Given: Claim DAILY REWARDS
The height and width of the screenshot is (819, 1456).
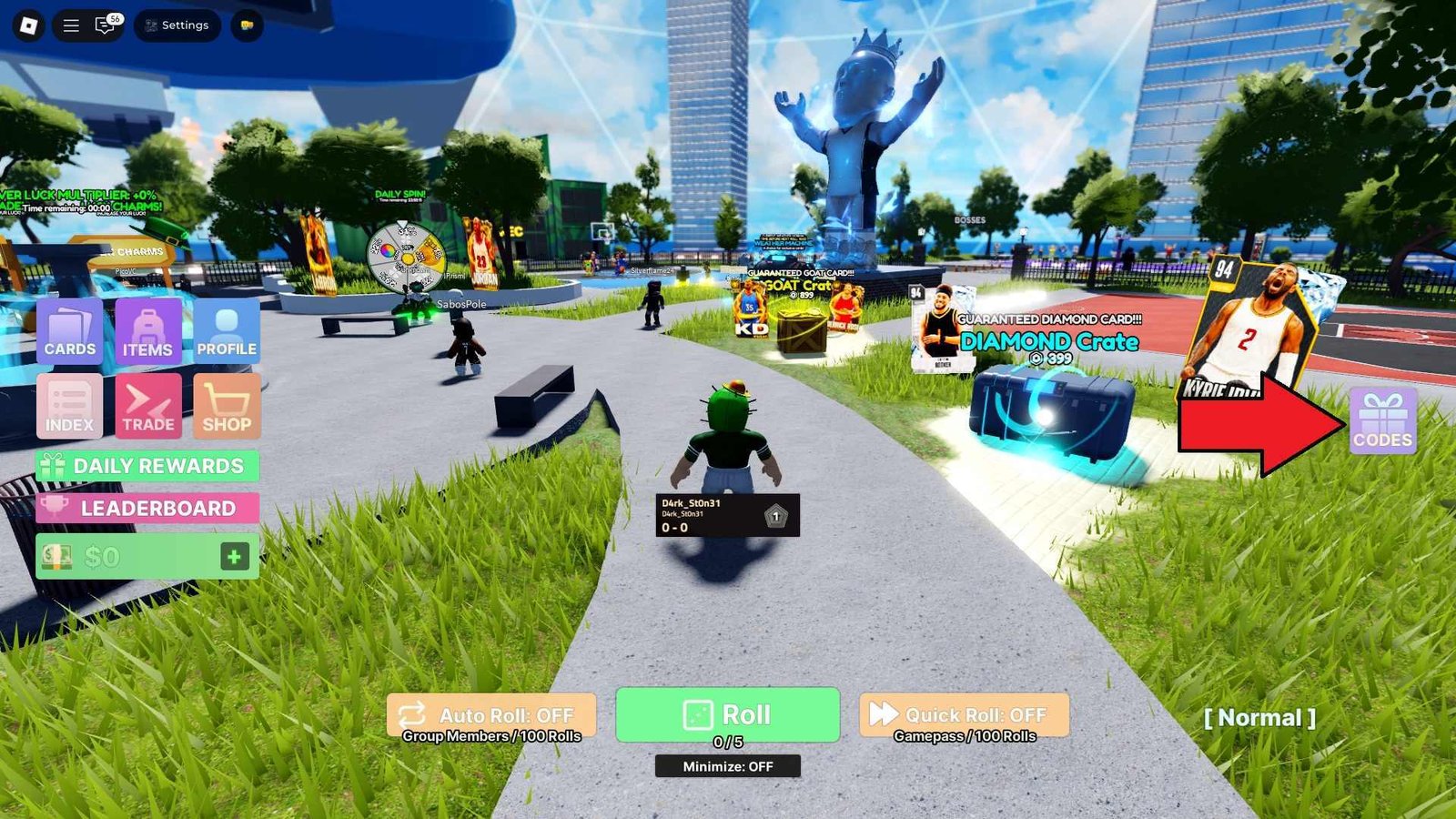Looking at the screenshot, I should (147, 466).
